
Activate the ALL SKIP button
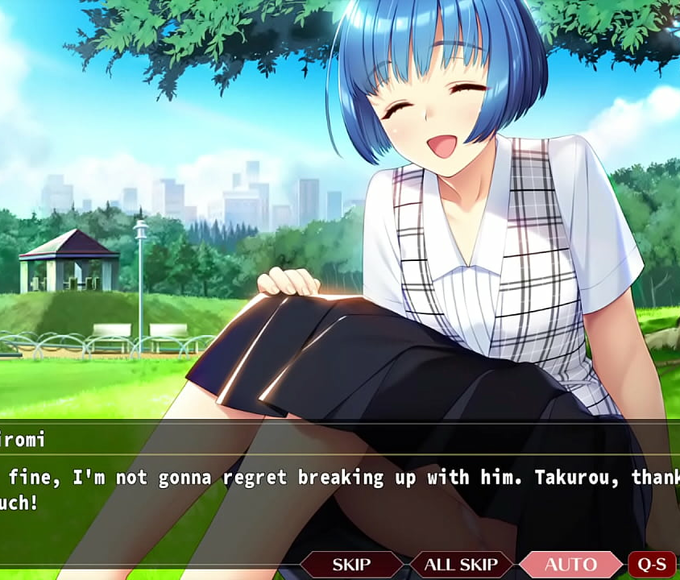[461, 565]
